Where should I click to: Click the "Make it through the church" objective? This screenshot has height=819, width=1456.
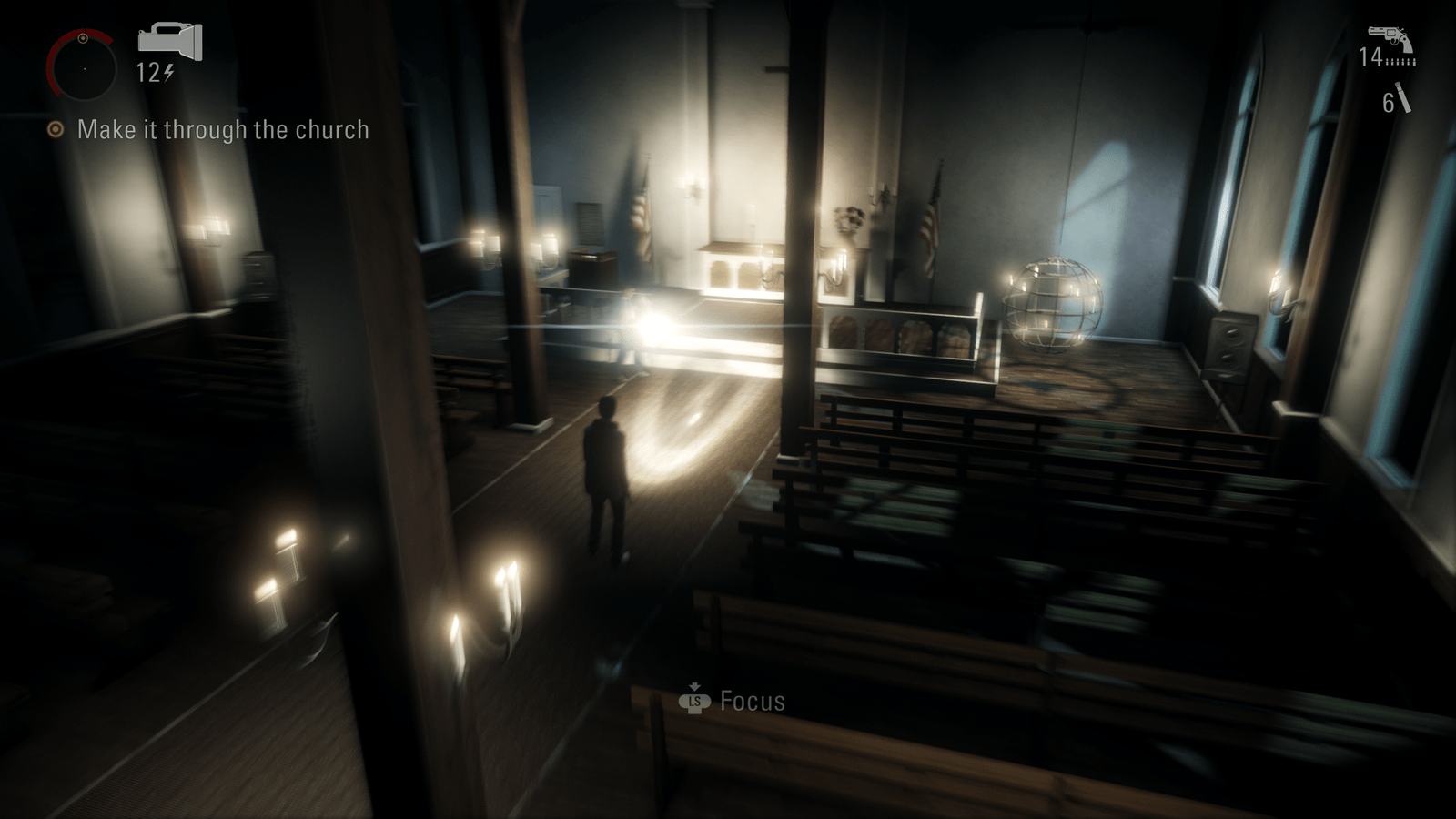click(222, 130)
